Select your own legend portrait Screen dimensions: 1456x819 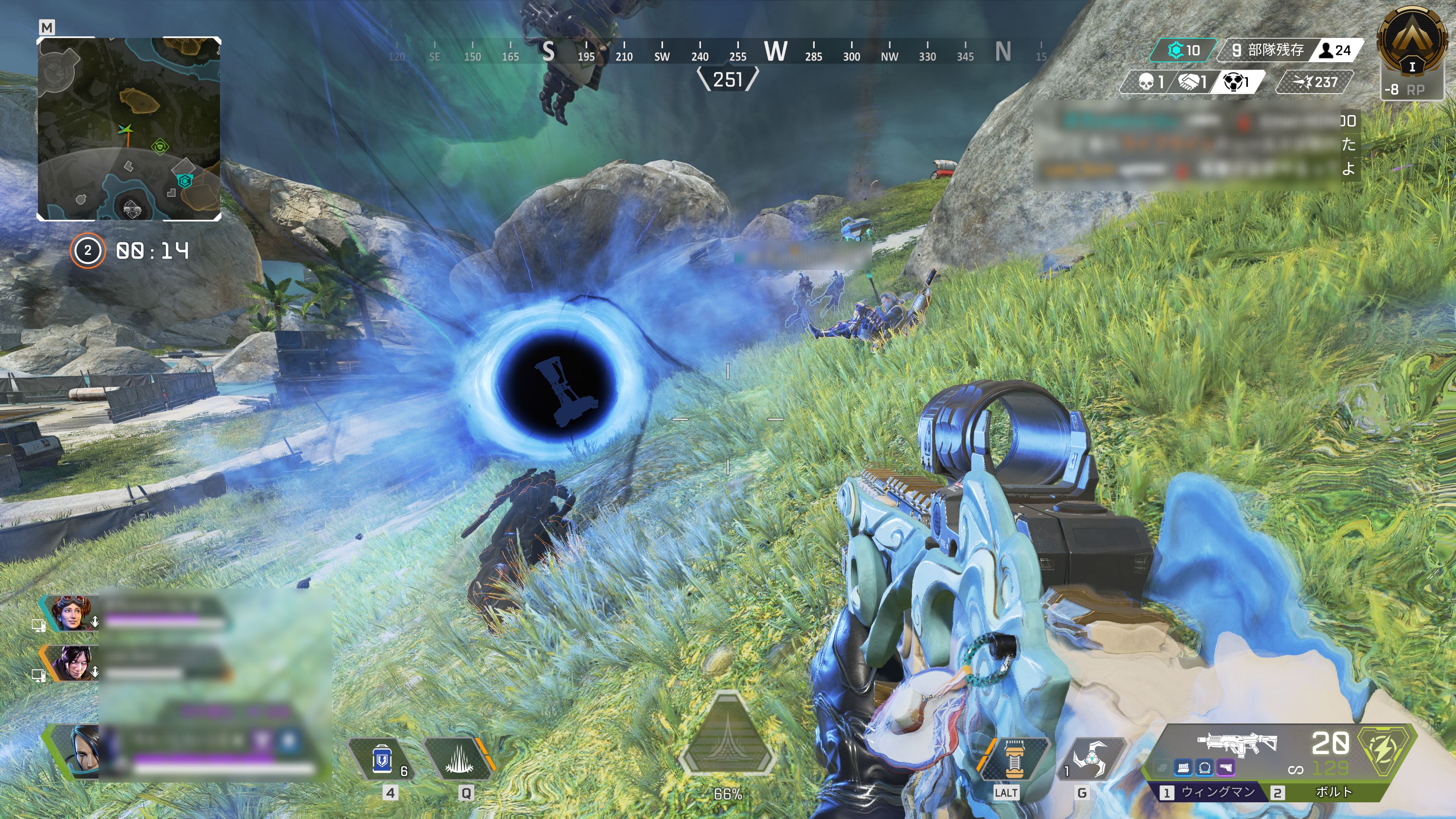(82, 752)
